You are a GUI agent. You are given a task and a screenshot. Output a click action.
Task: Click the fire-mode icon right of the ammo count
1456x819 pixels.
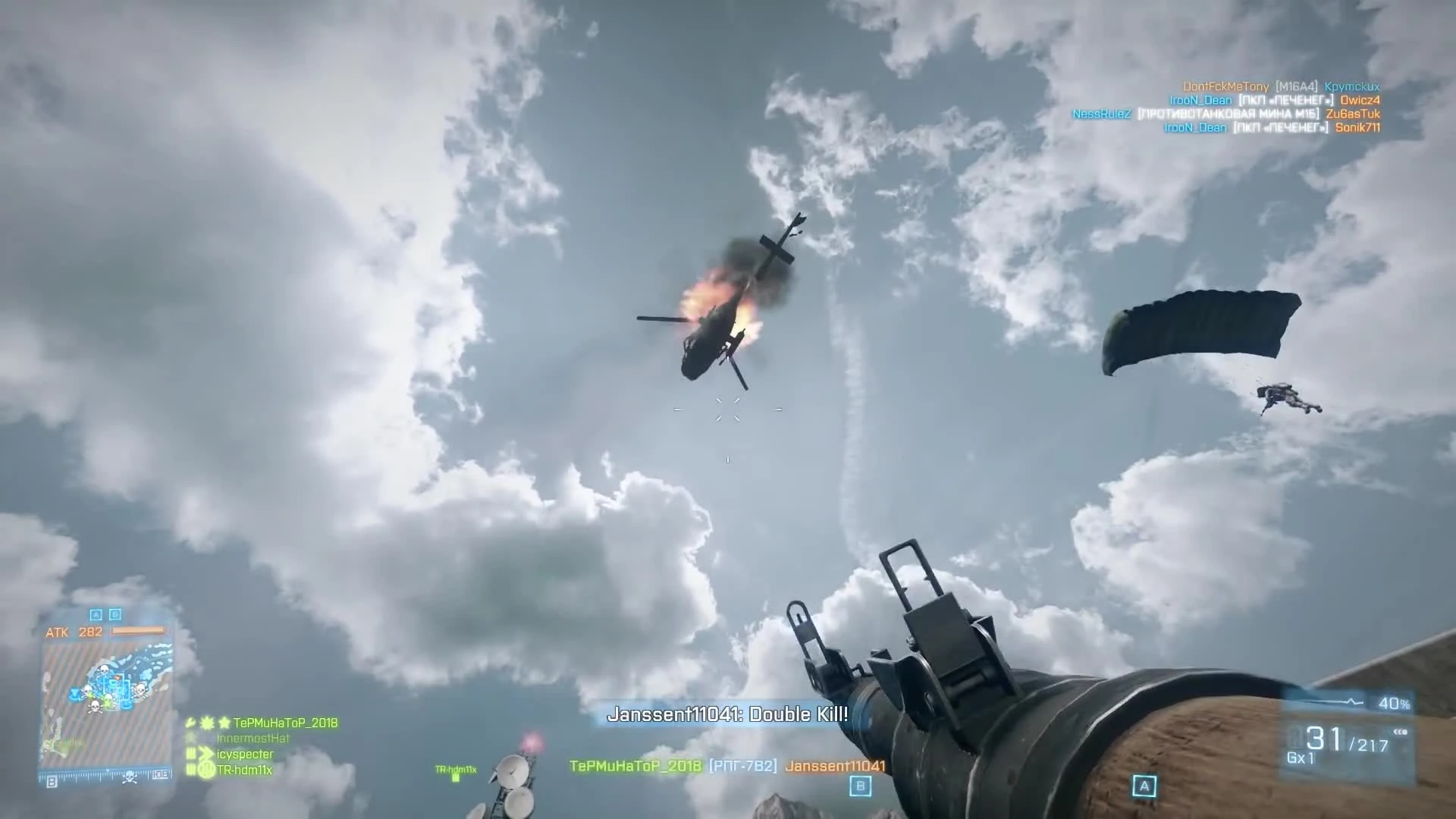point(1401,732)
